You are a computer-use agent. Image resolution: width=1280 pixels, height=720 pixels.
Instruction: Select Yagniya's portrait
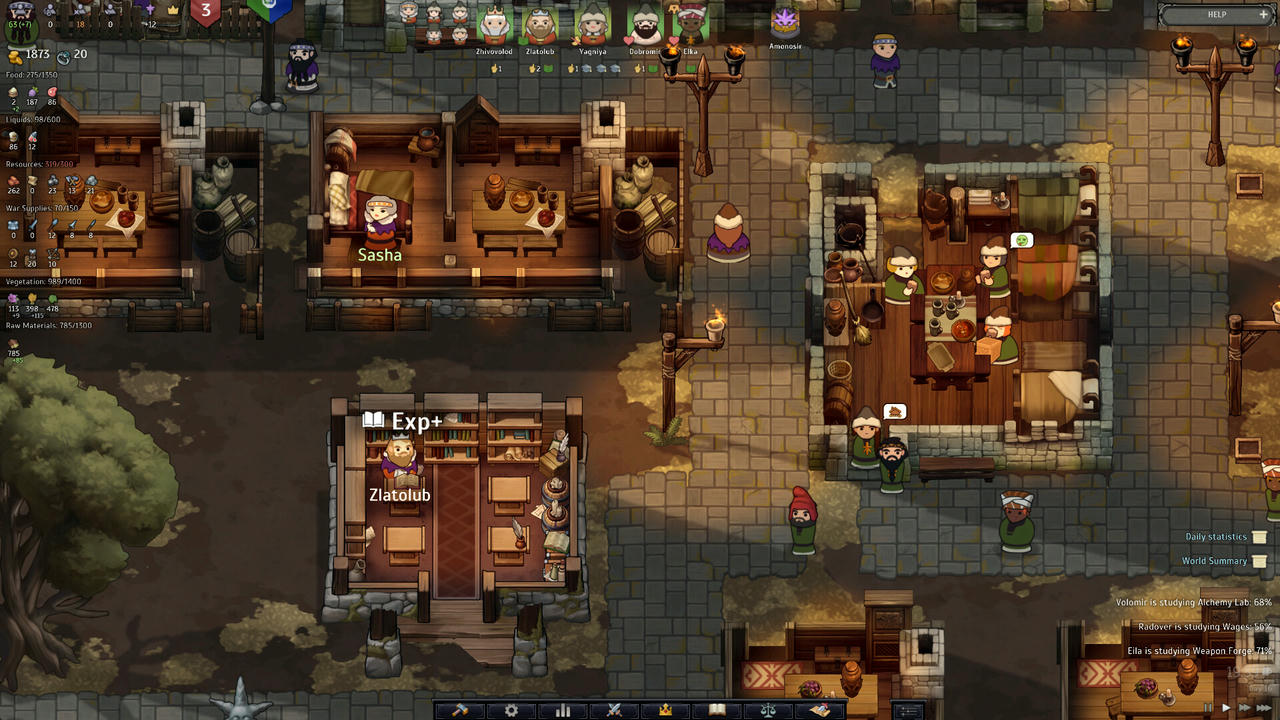click(593, 25)
